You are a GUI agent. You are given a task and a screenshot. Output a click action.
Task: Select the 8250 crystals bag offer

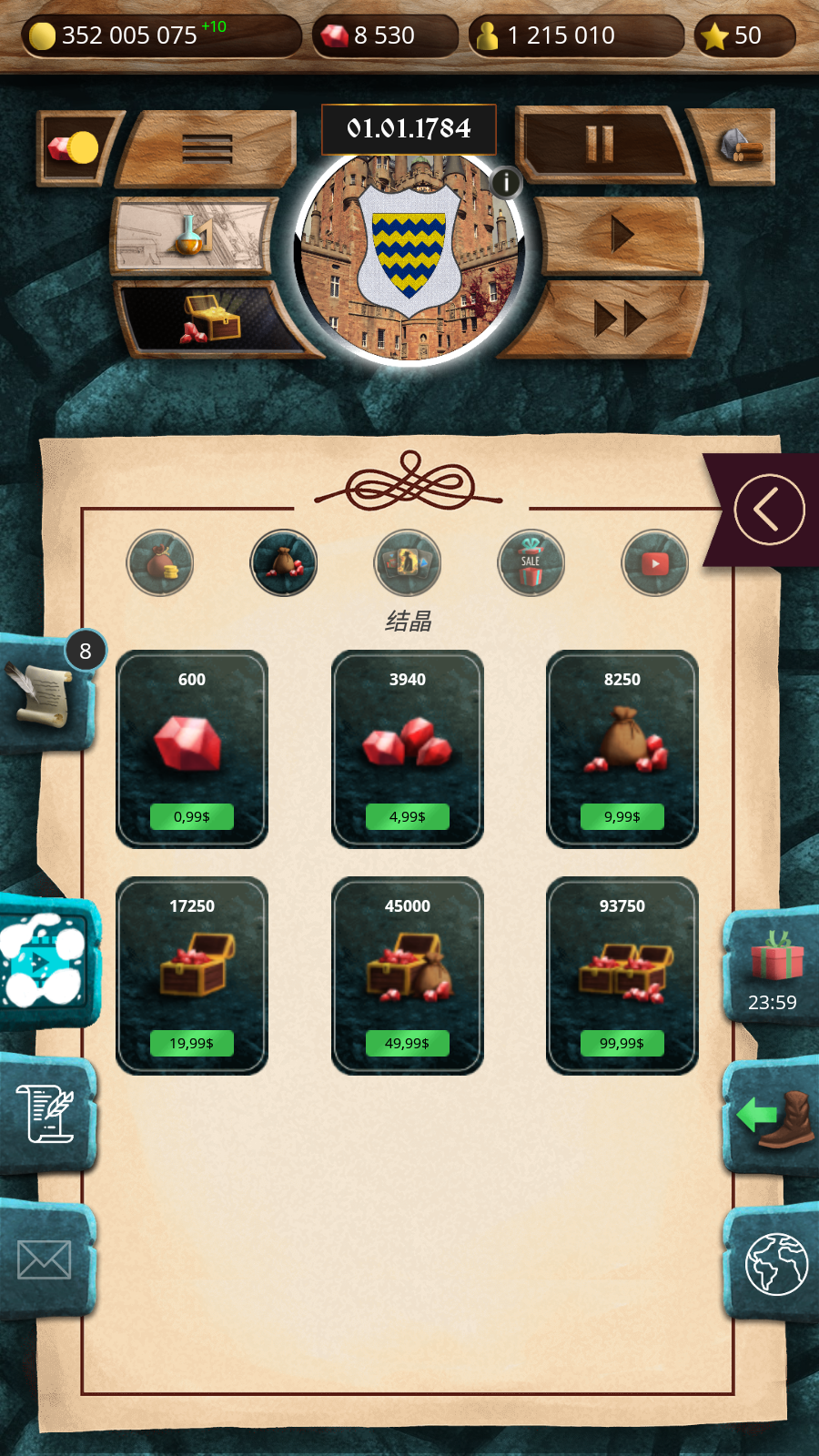click(622, 816)
